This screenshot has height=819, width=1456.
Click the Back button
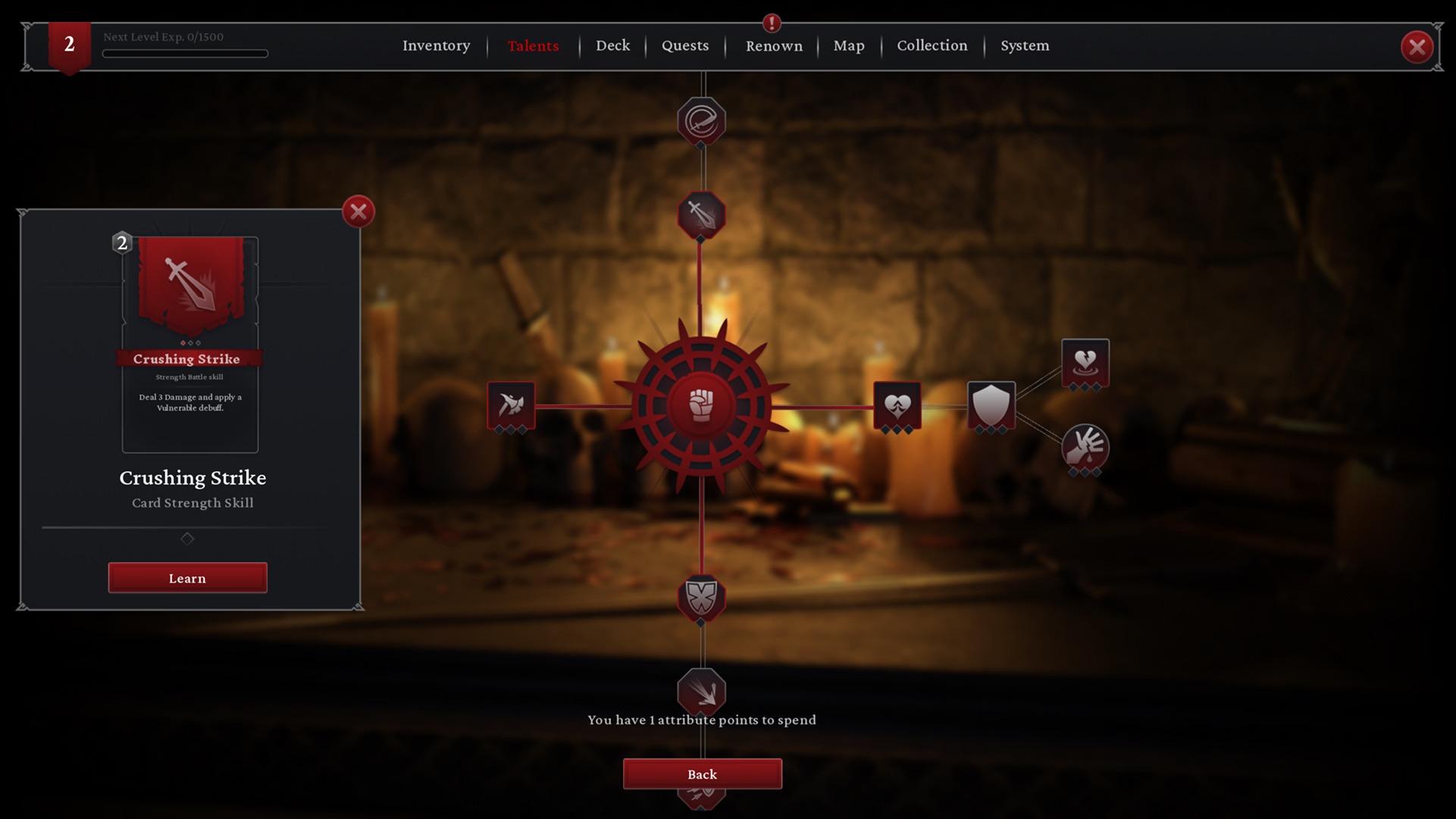pyautogui.click(x=702, y=774)
